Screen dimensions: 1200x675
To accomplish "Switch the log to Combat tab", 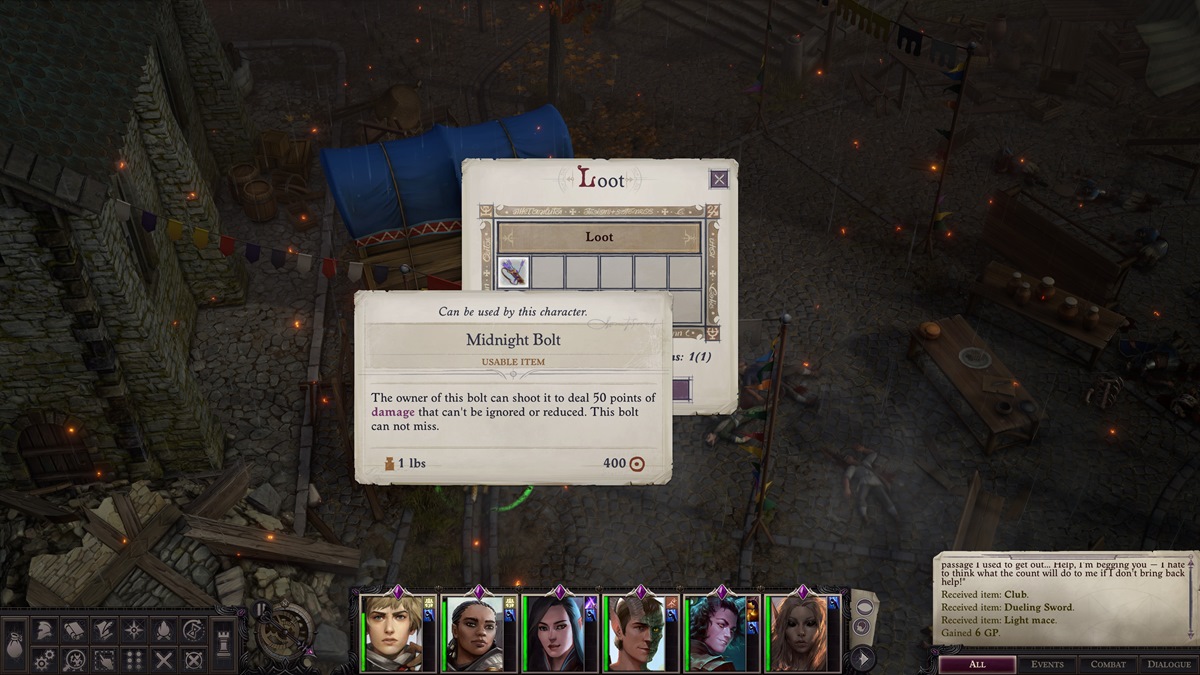I will [x=1108, y=664].
